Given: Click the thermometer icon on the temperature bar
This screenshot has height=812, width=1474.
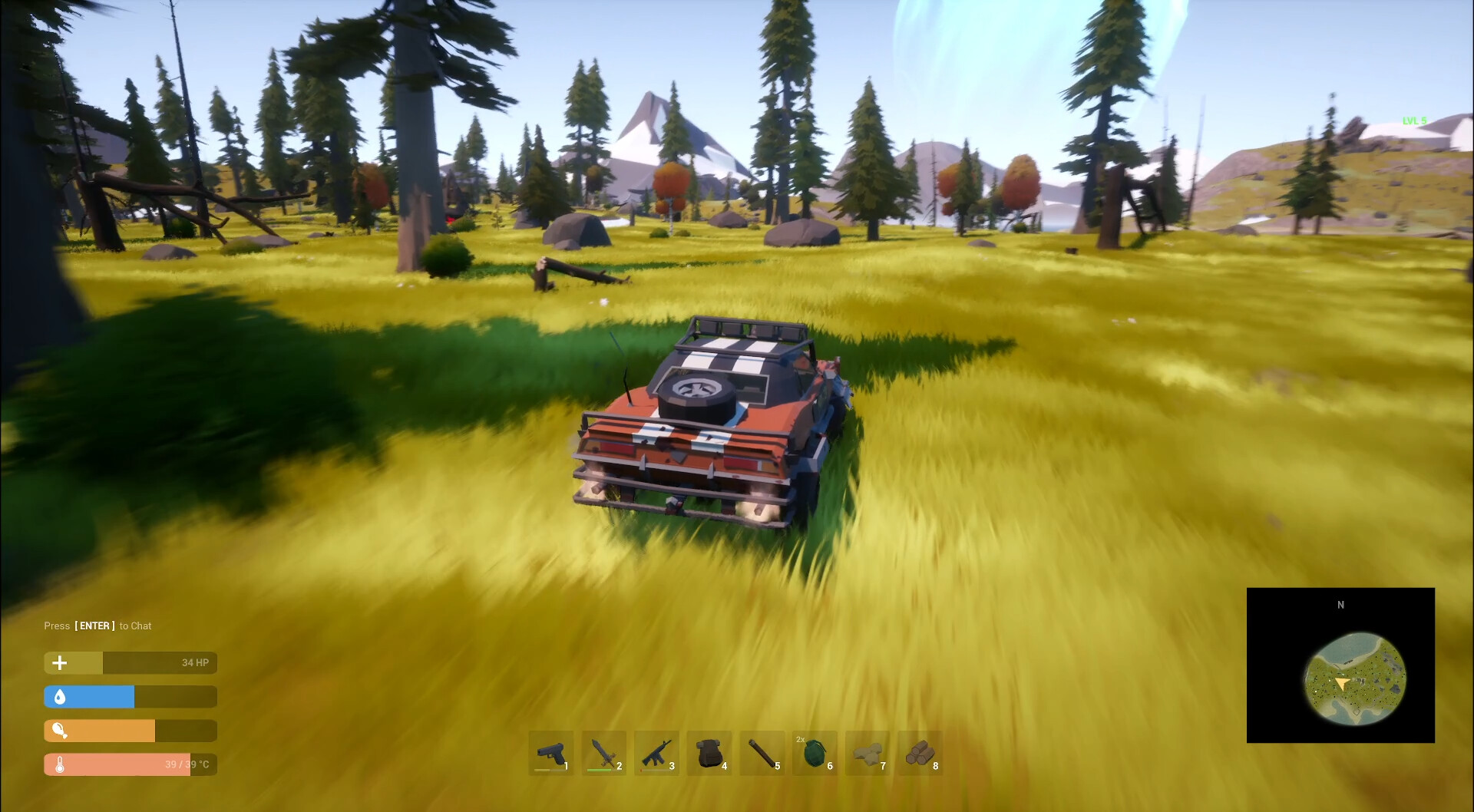Looking at the screenshot, I should pos(59,764).
